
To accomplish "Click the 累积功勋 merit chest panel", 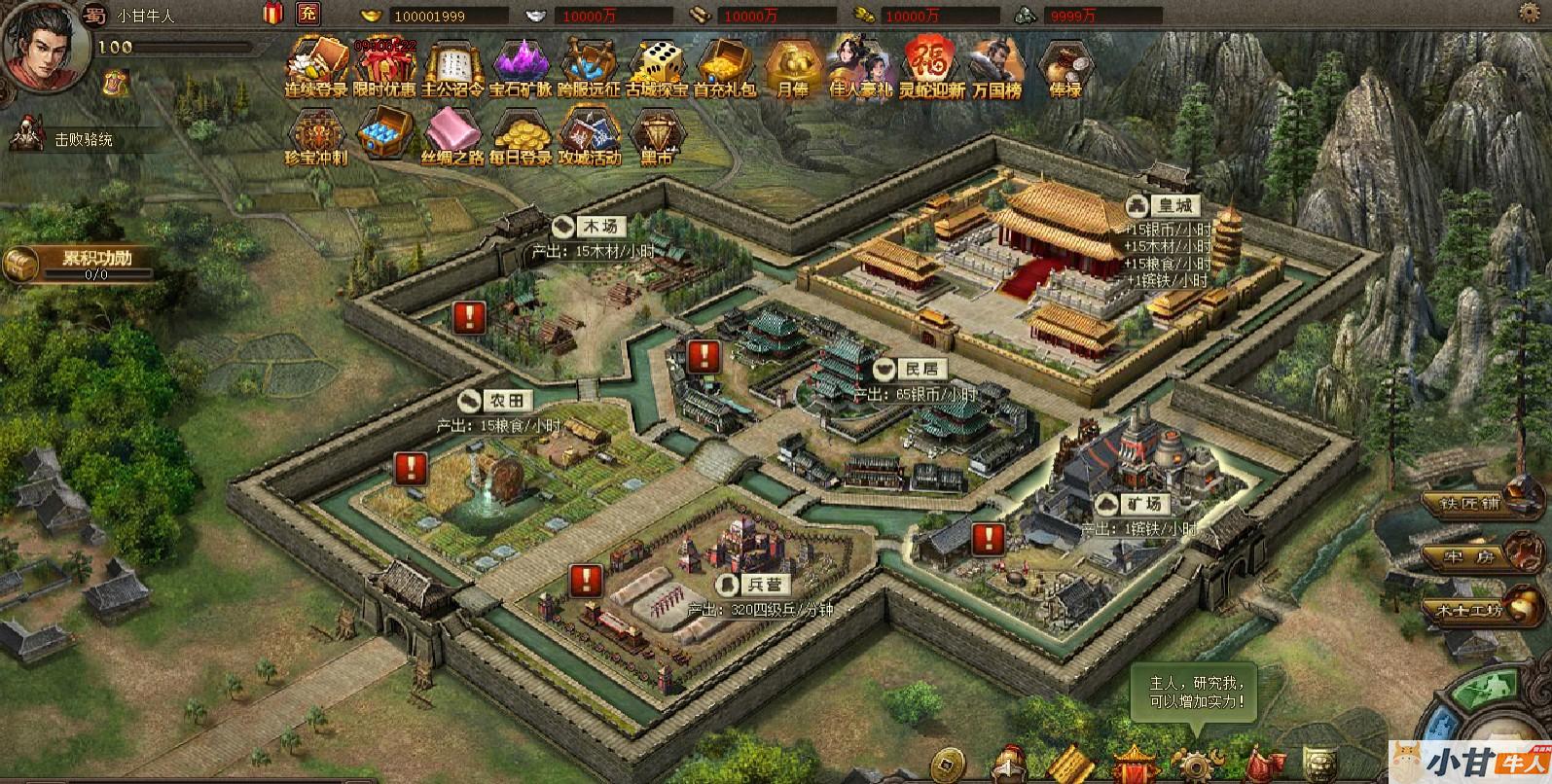I will click(x=80, y=263).
